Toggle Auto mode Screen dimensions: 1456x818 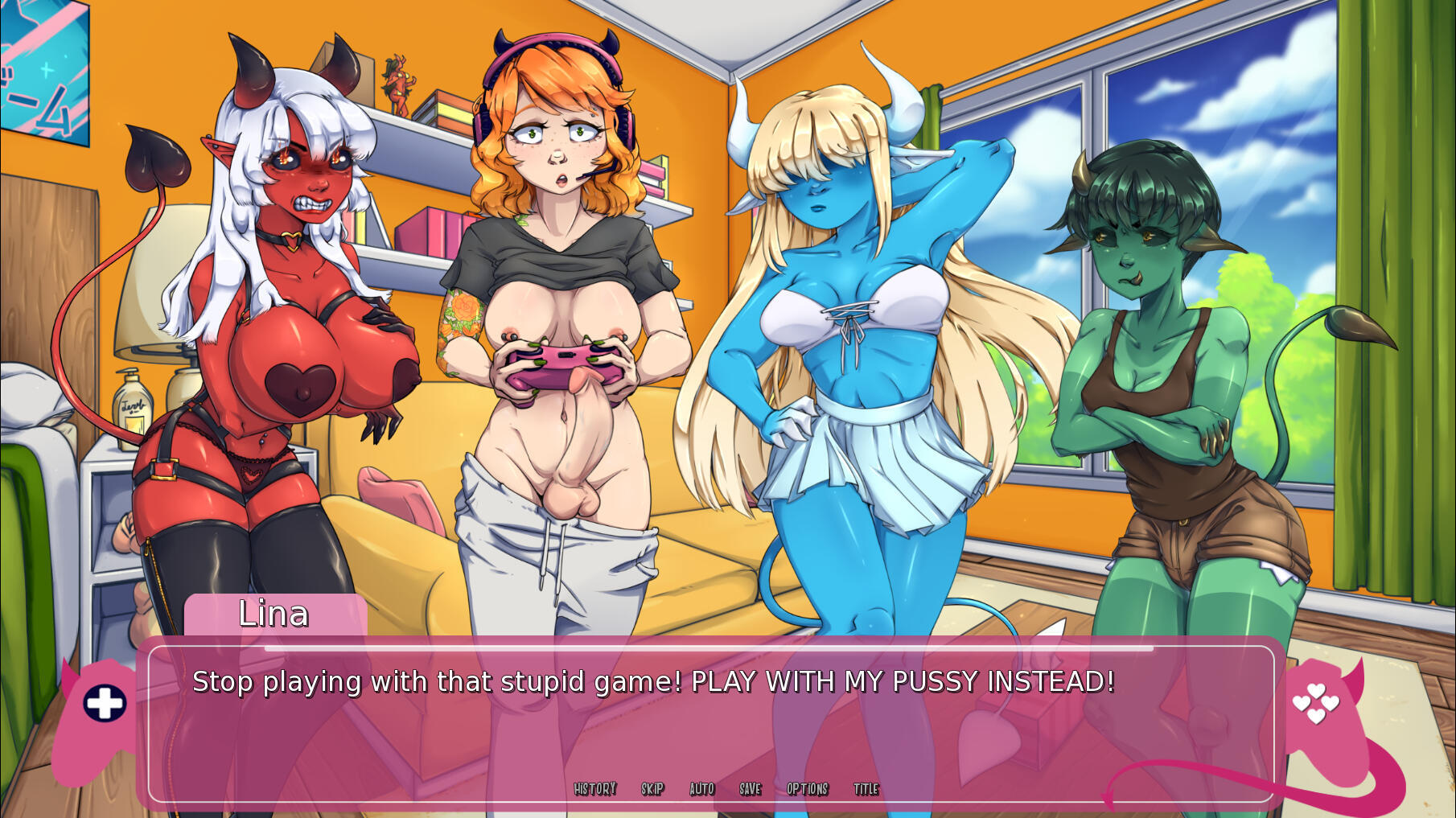[701, 789]
